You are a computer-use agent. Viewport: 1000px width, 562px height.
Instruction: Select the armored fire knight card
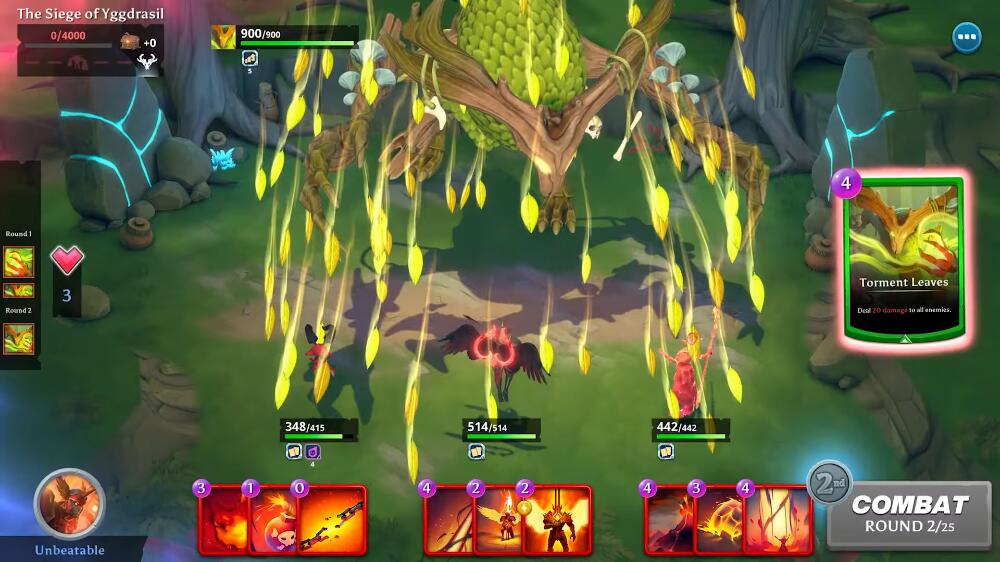pos(556,519)
